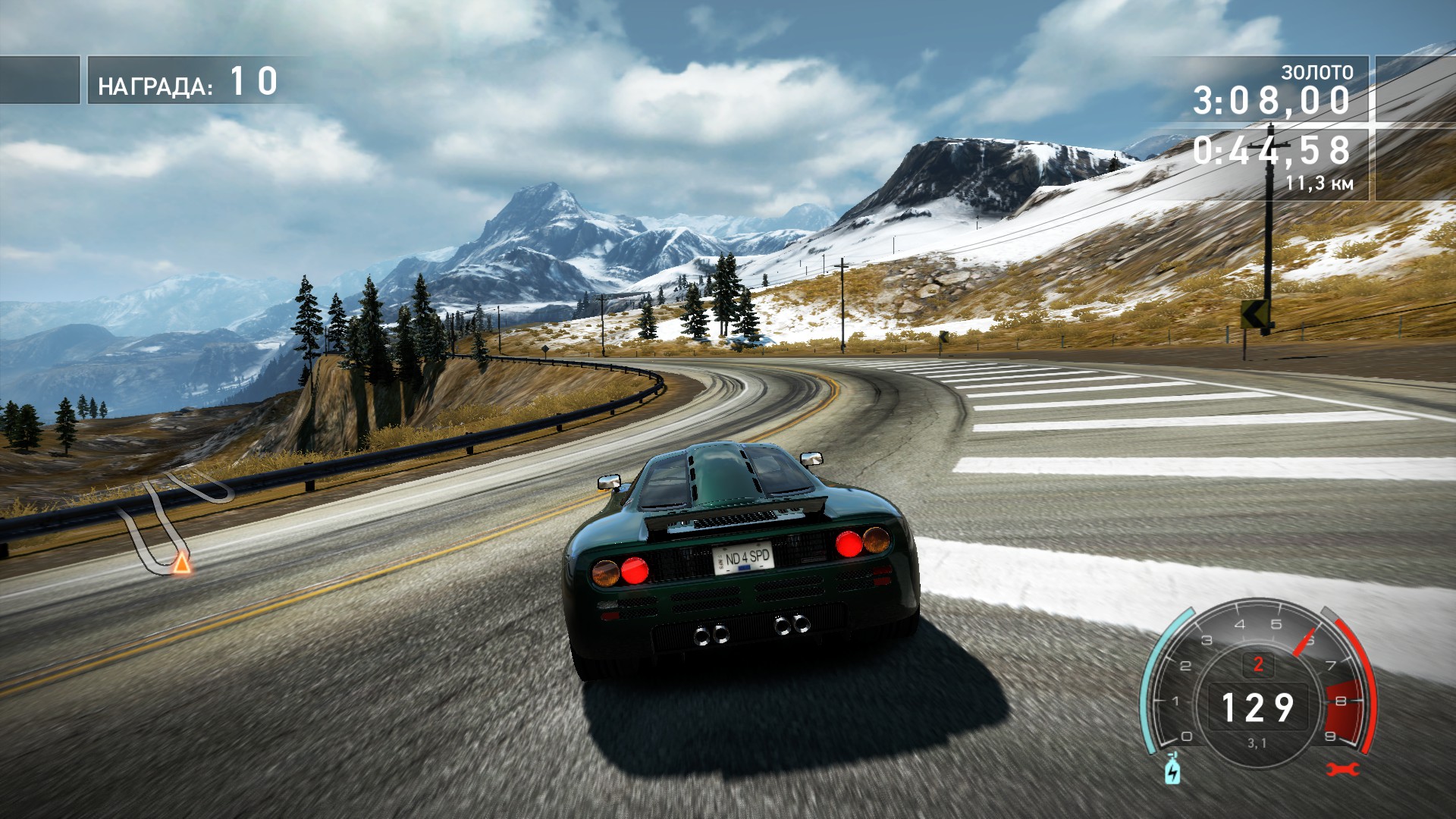
Task: Activate the nitrous bottle icon
Action: click(x=1172, y=770)
